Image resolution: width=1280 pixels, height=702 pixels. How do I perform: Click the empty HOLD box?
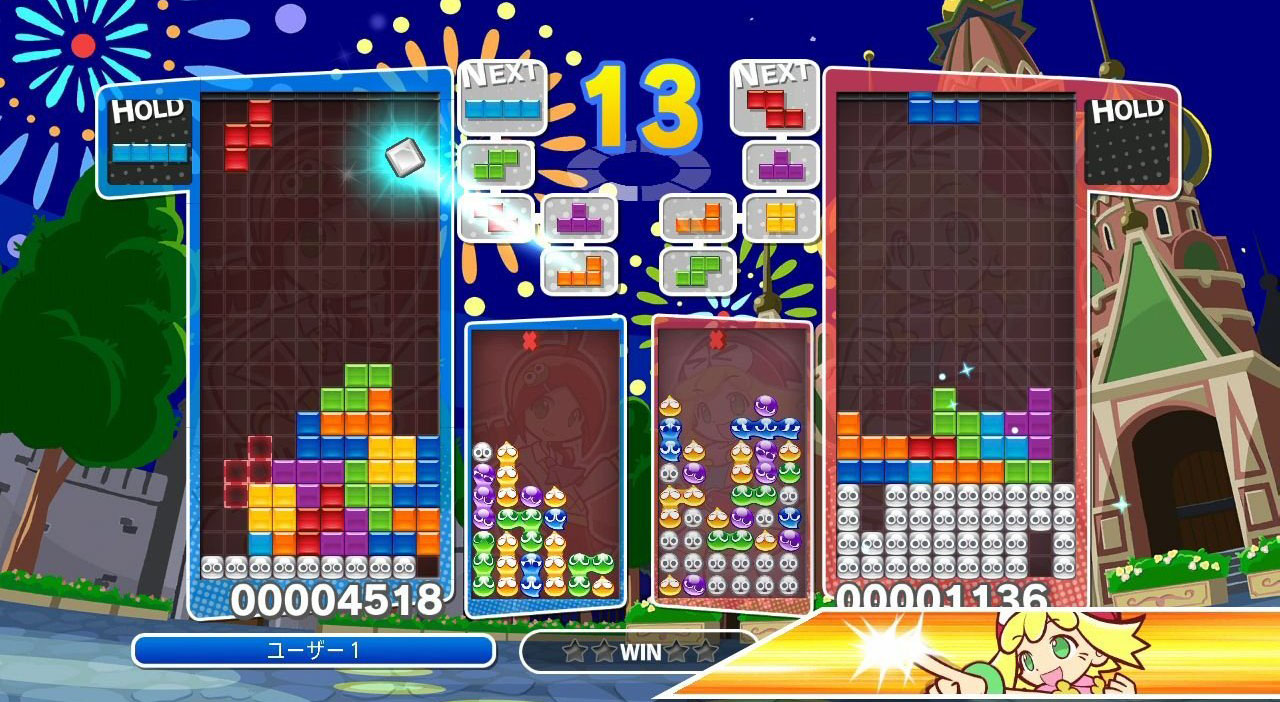[1130, 142]
